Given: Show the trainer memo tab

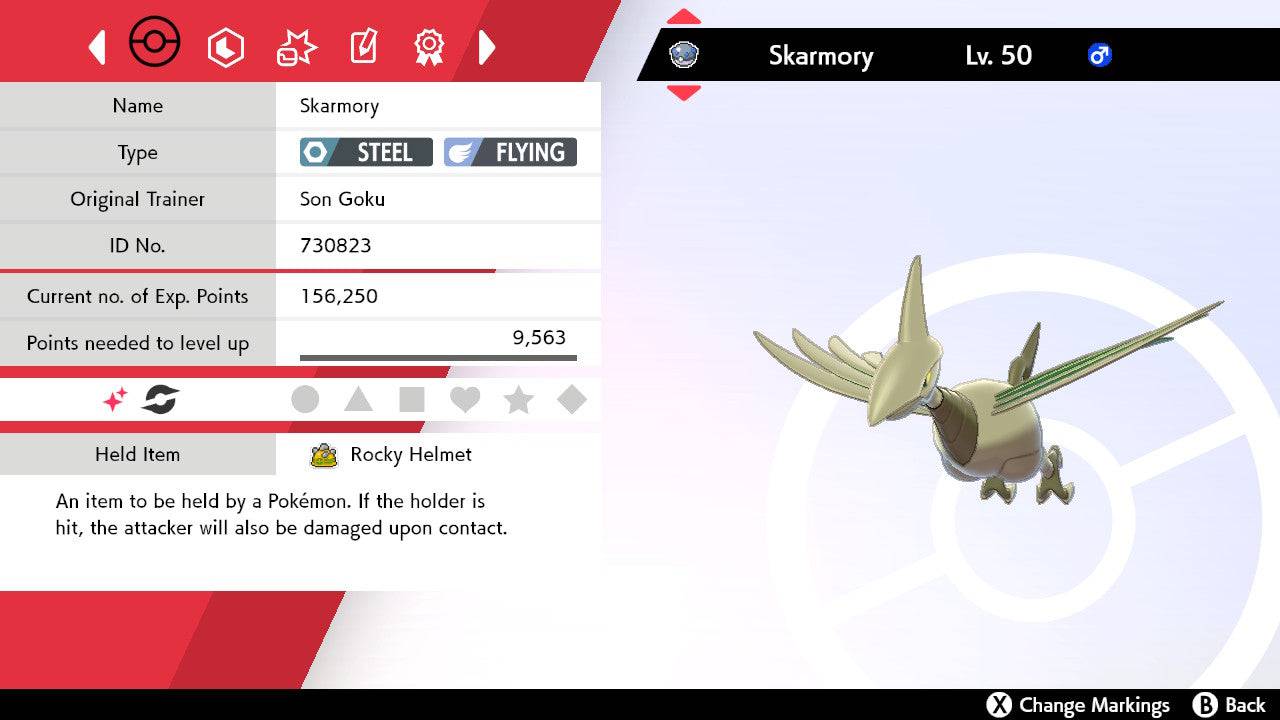Looking at the screenshot, I should point(362,47).
